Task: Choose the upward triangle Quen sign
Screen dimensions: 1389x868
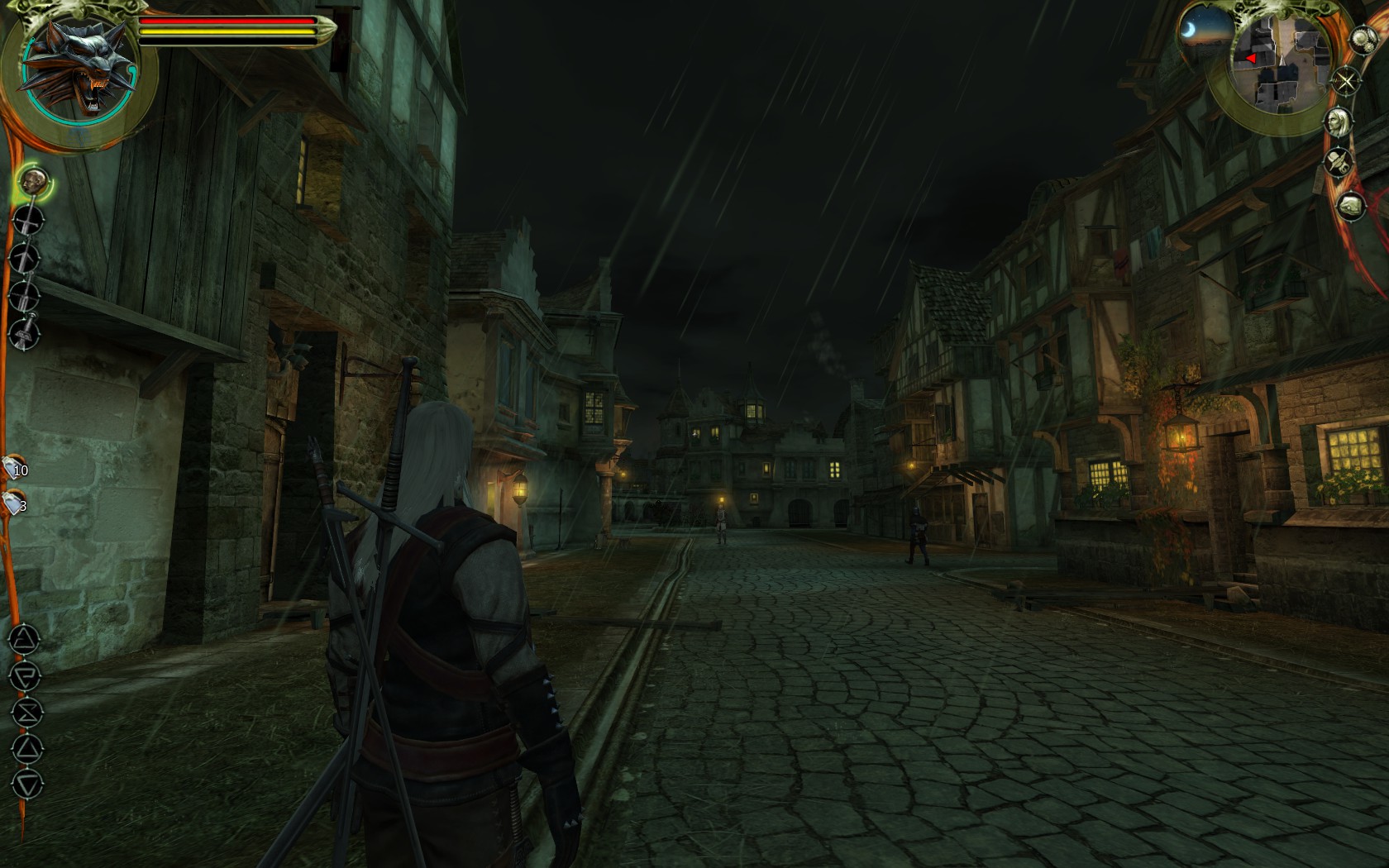Action: (26, 749)
